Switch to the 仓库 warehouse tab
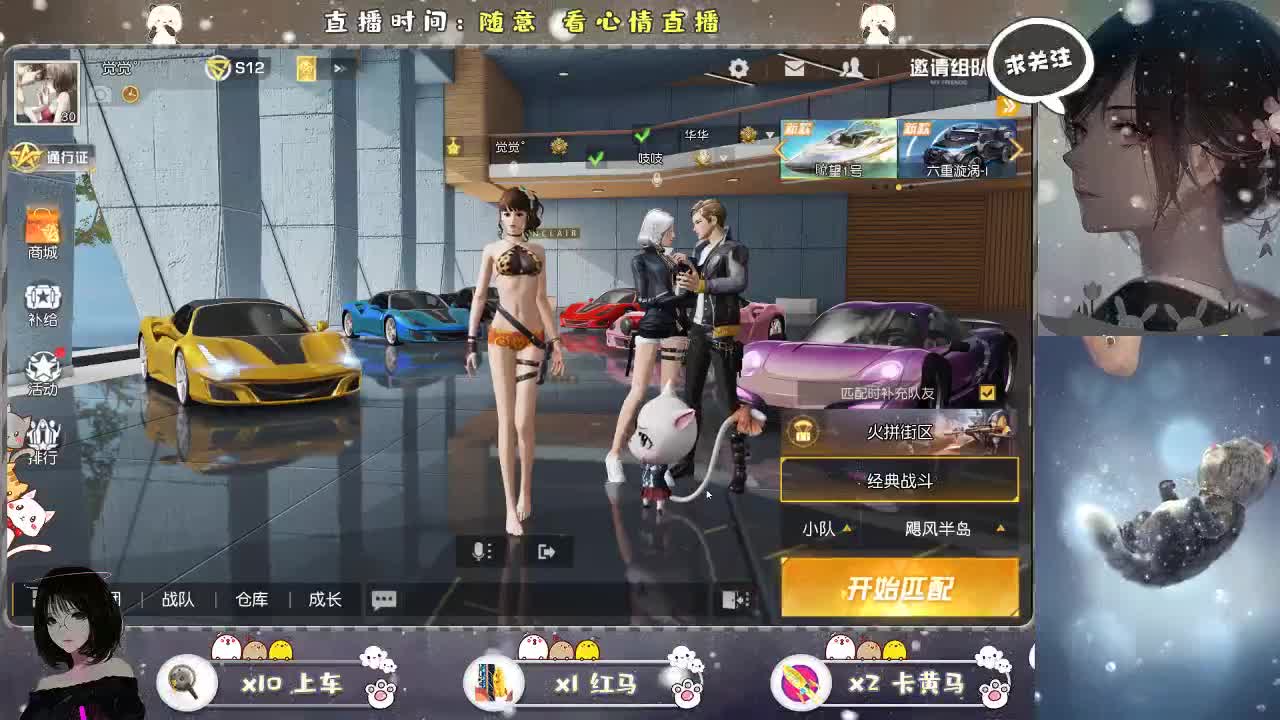 tap(253, 600)
